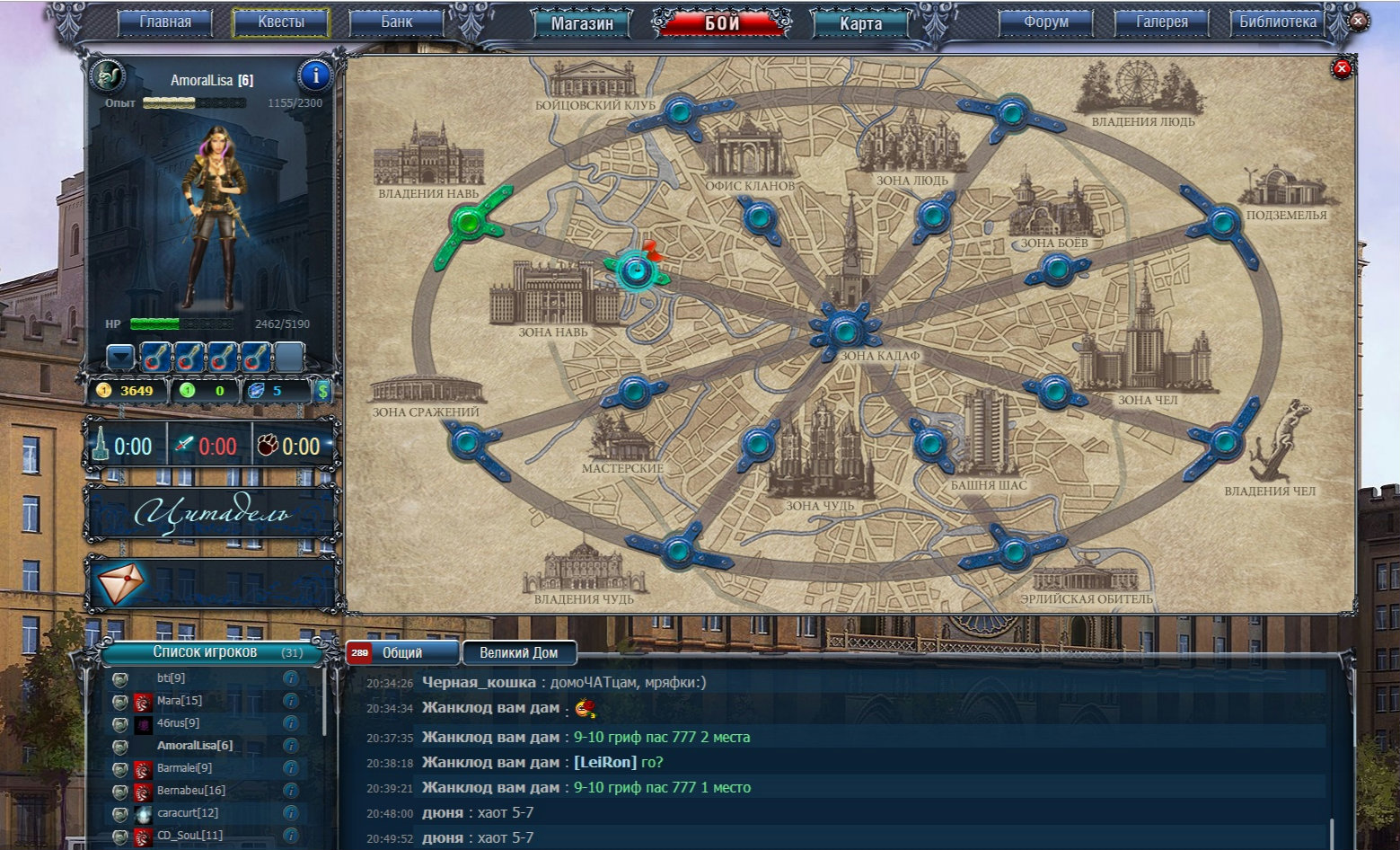Open the Главная menu

165,22
